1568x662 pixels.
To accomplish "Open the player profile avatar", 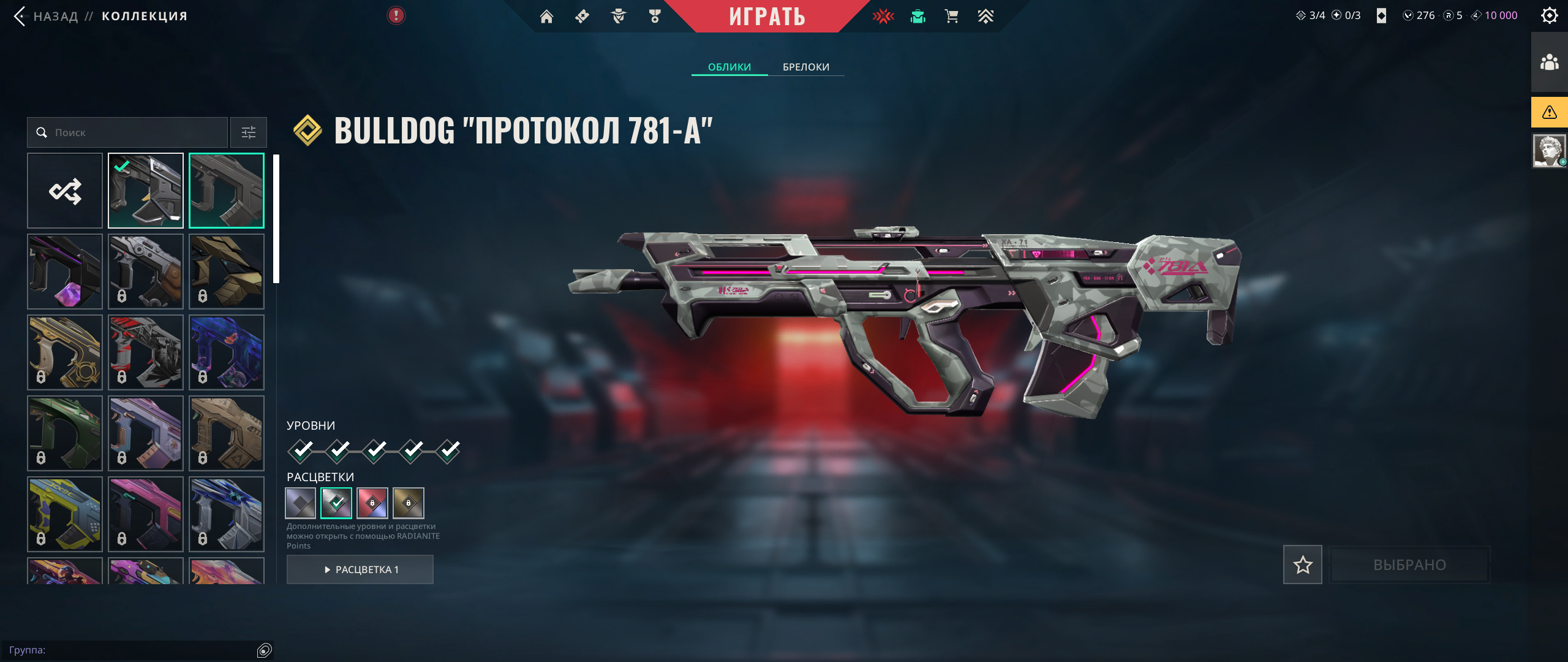I will click(1549, 151).
